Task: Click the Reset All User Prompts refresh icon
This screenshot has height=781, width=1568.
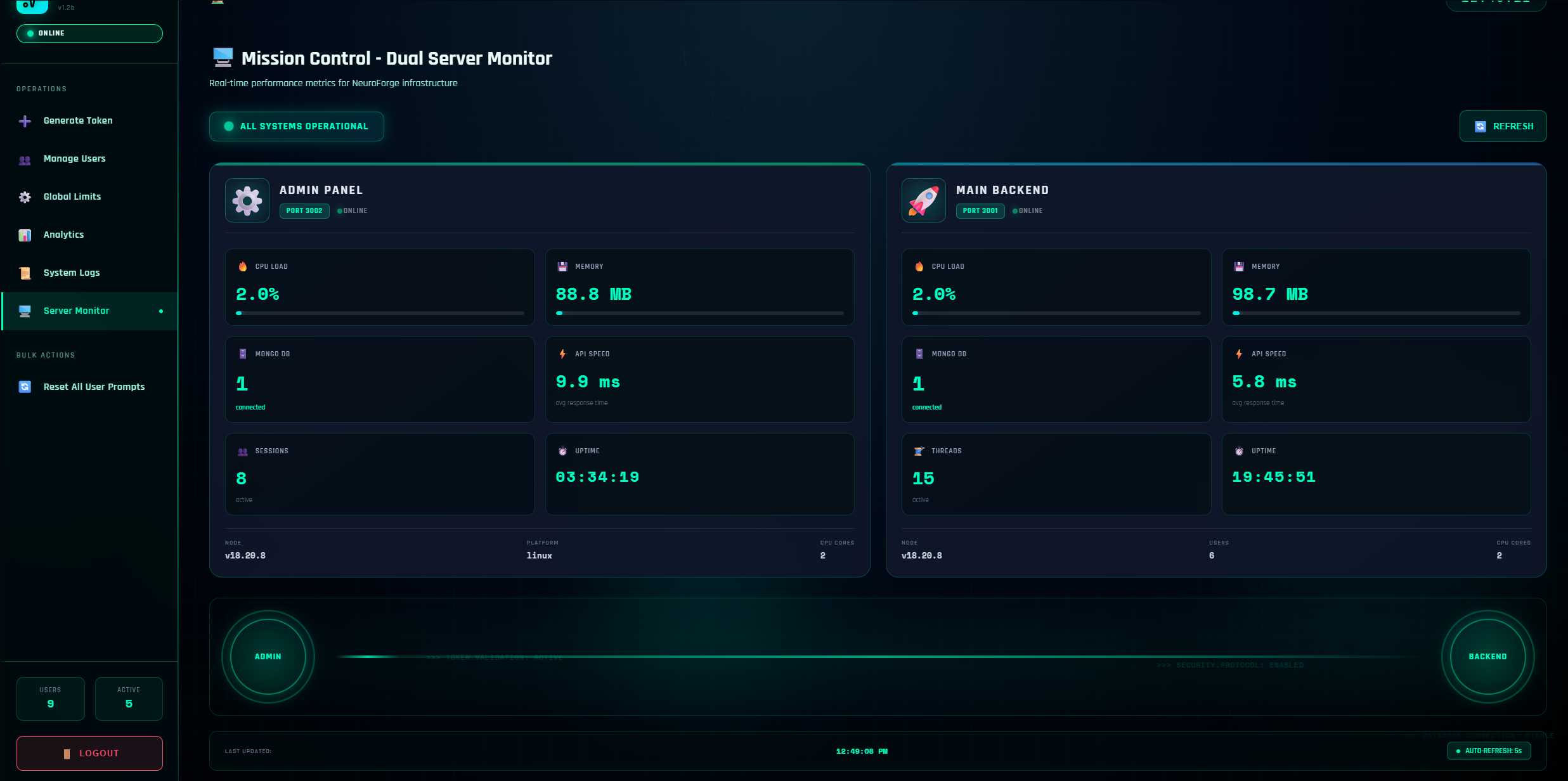Action: tap(24, 387)
